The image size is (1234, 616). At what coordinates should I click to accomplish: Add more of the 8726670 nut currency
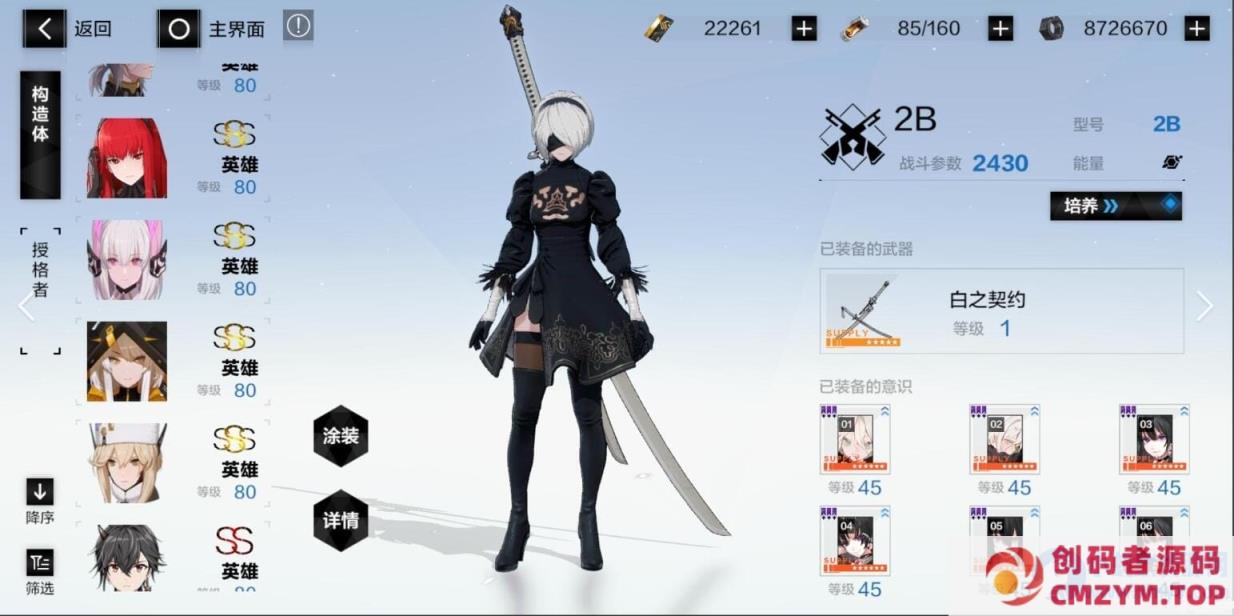coord(1196,29)
